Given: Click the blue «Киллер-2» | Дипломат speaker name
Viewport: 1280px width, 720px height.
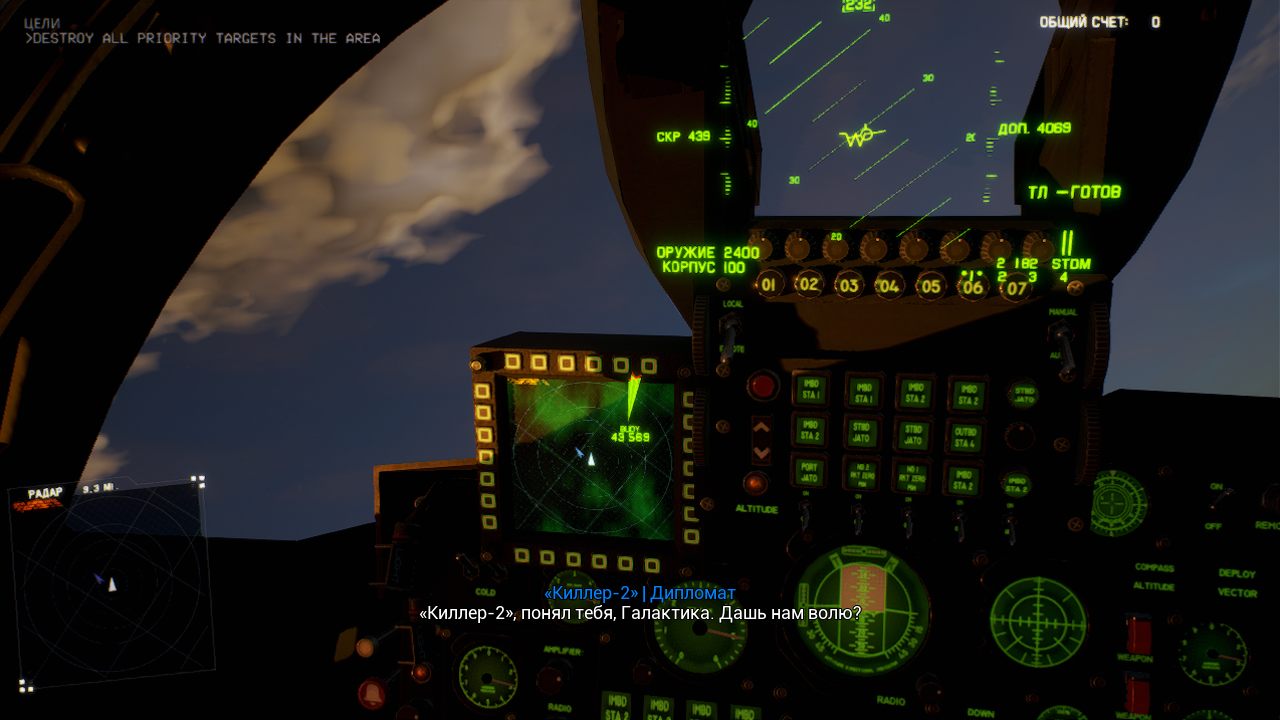Looking at the screenshot, I should click(638, 592).
